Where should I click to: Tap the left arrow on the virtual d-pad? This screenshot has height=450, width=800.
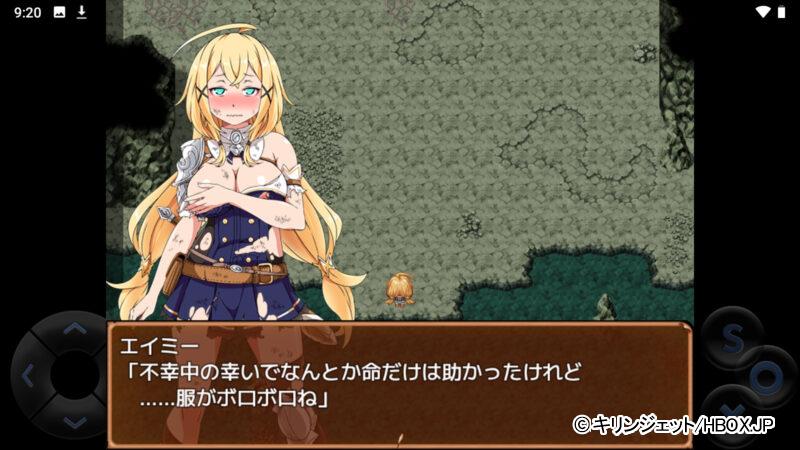pos(27,377)
